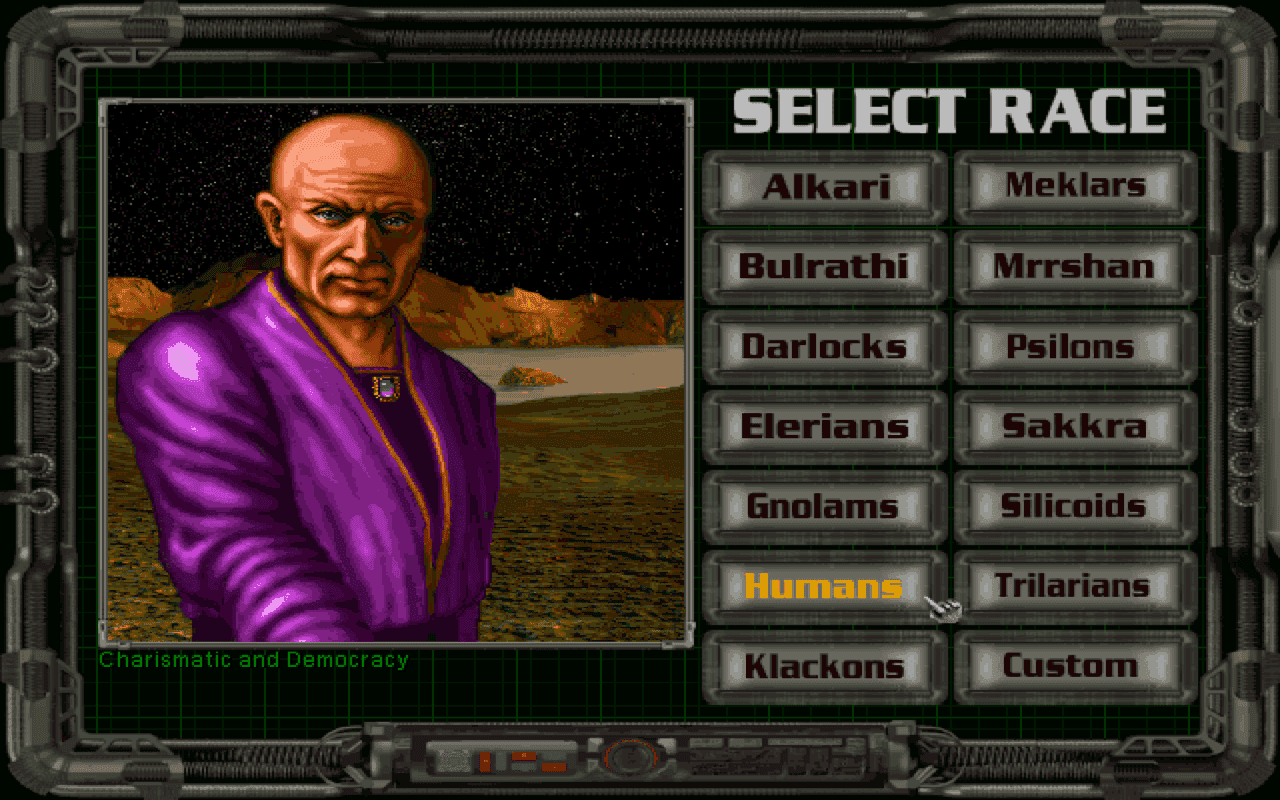Viewport: 1280px width, 800px height.
Task: Select the Bulrathi race
Action: pos(824,266)
